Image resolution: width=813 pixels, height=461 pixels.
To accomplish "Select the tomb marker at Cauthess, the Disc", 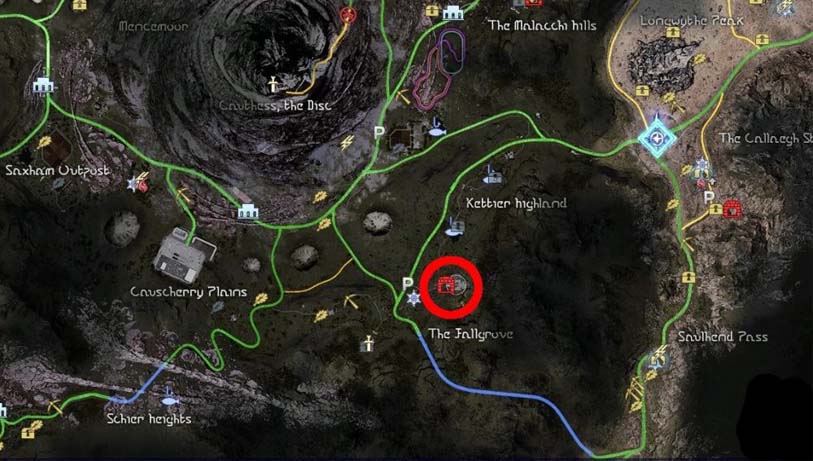I will pos(270,83).
